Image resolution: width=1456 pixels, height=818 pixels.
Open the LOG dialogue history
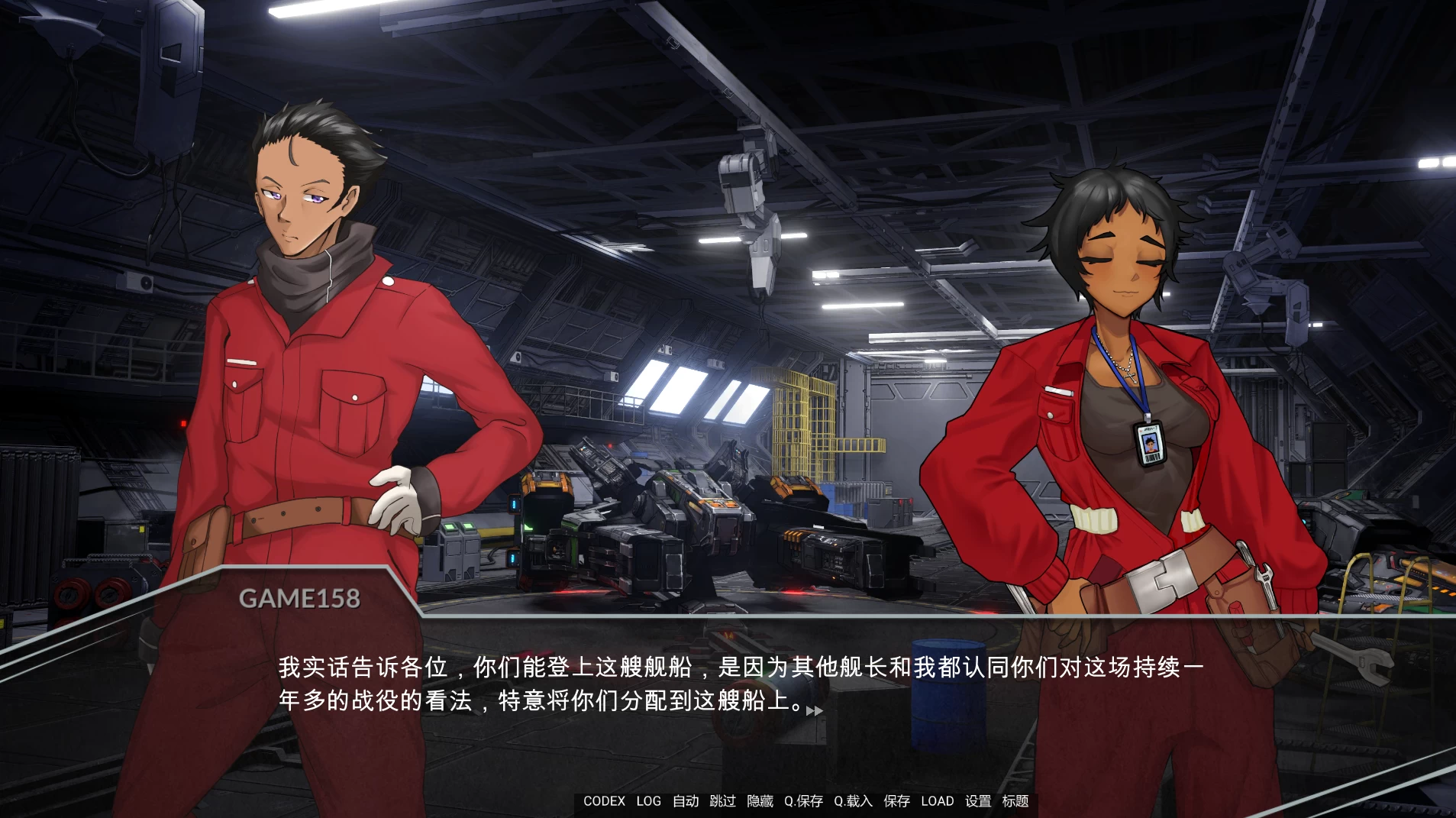[648, 801]
